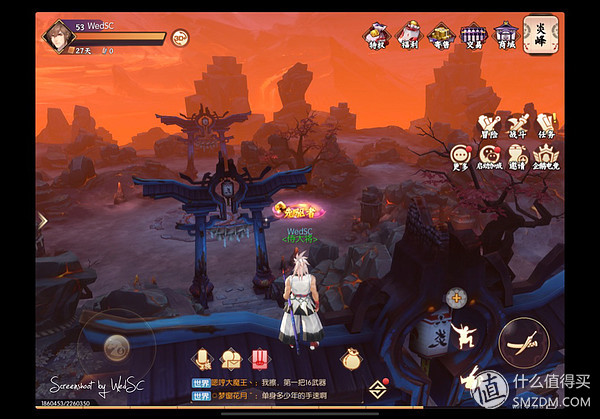The image size is (600, 419).
Task: Click the 炎峰 location map button
Action: click(540, 33)
